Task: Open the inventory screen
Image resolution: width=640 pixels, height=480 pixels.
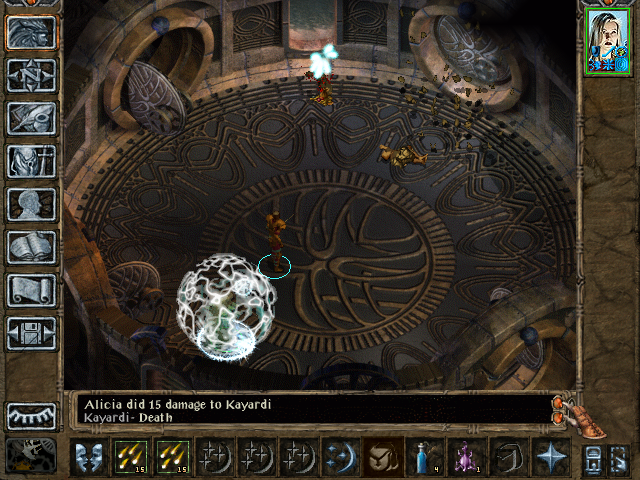Action: (x=31, y=161)
